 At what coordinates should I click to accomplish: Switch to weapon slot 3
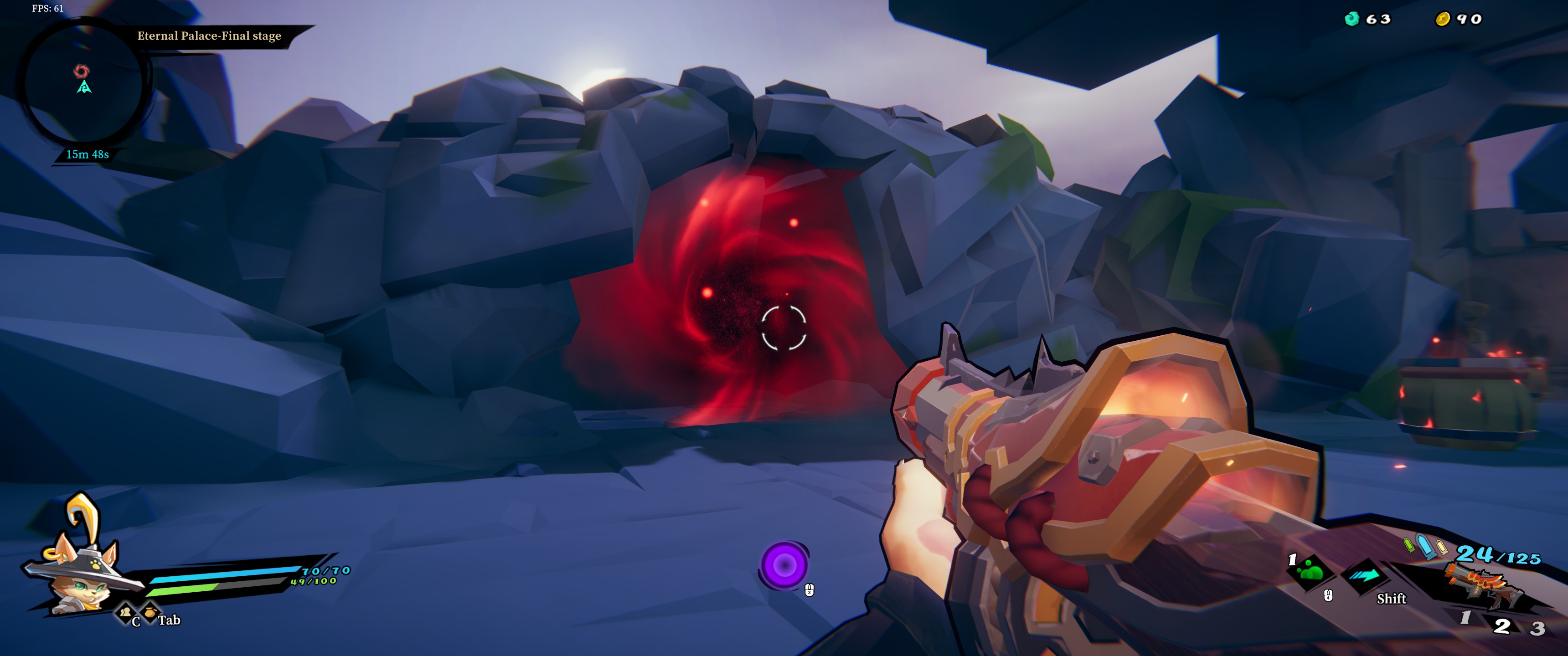click(x=1537, y=628)
